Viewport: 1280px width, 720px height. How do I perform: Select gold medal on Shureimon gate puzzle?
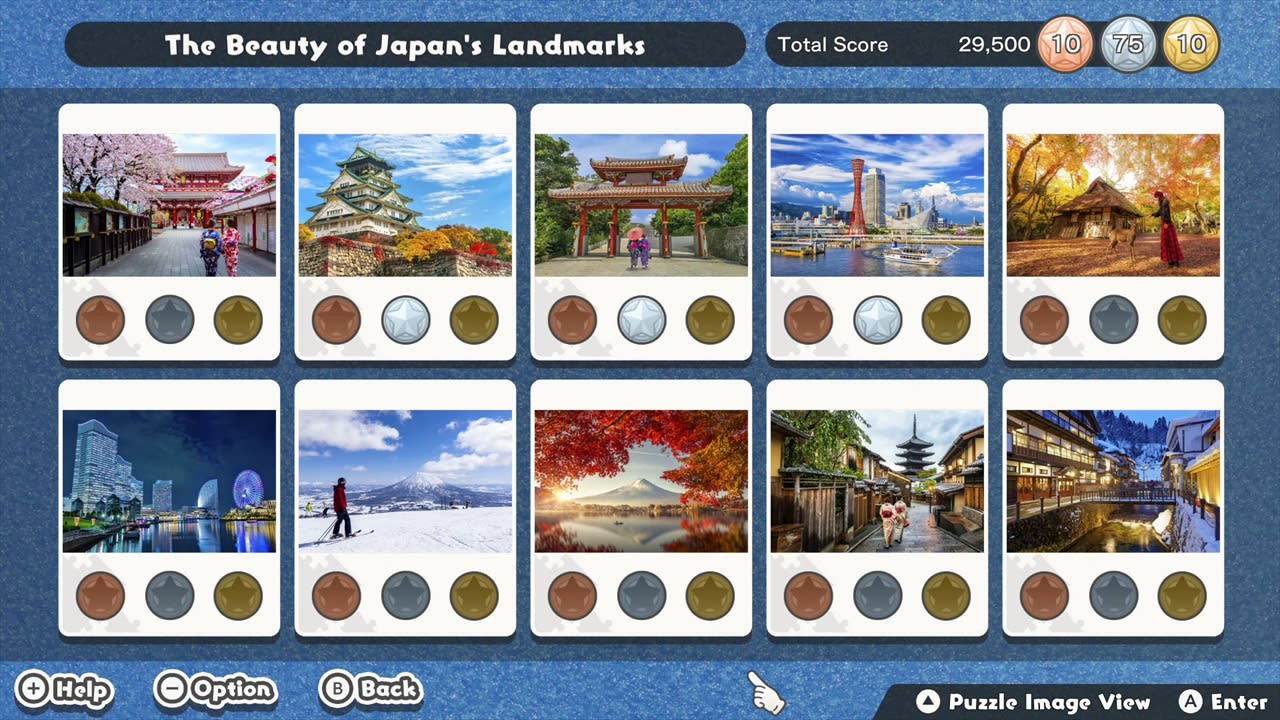click(x=709, y=320)
